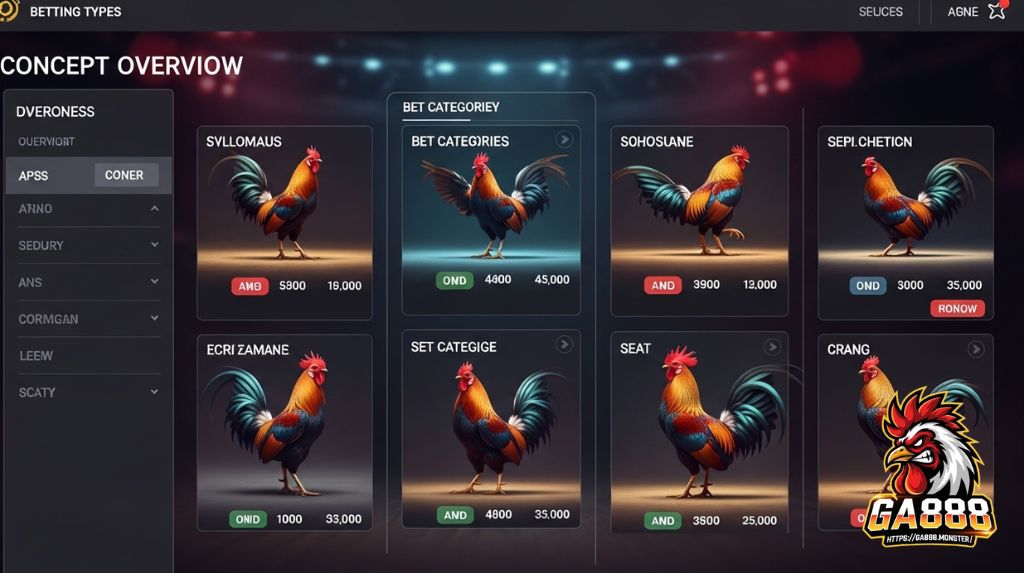Click the green AND button on SEAT card
1024x573 pixels.
point(662,521)
